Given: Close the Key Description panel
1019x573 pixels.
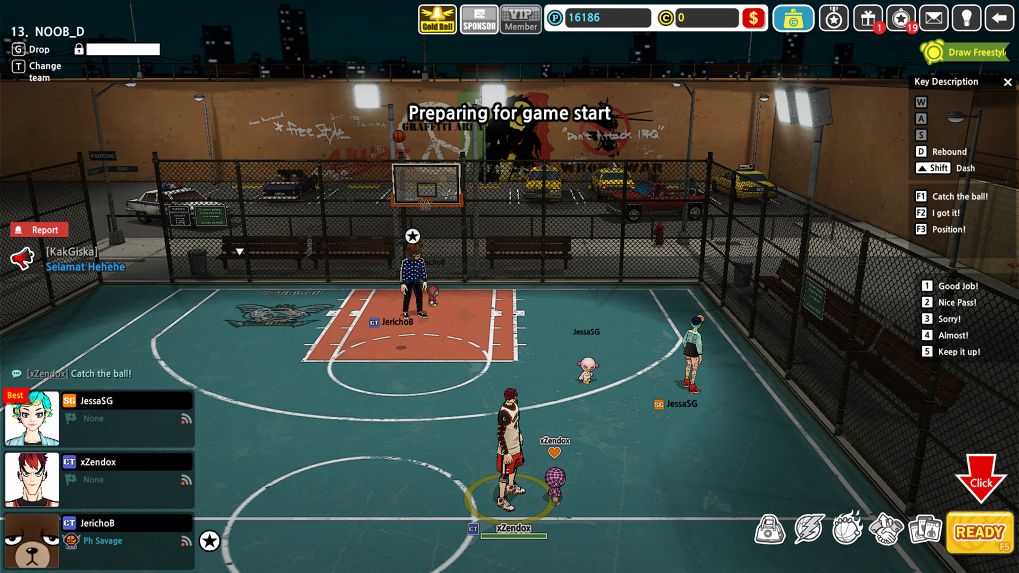Looking at the screenshot, I should (x=1007, y=82).
